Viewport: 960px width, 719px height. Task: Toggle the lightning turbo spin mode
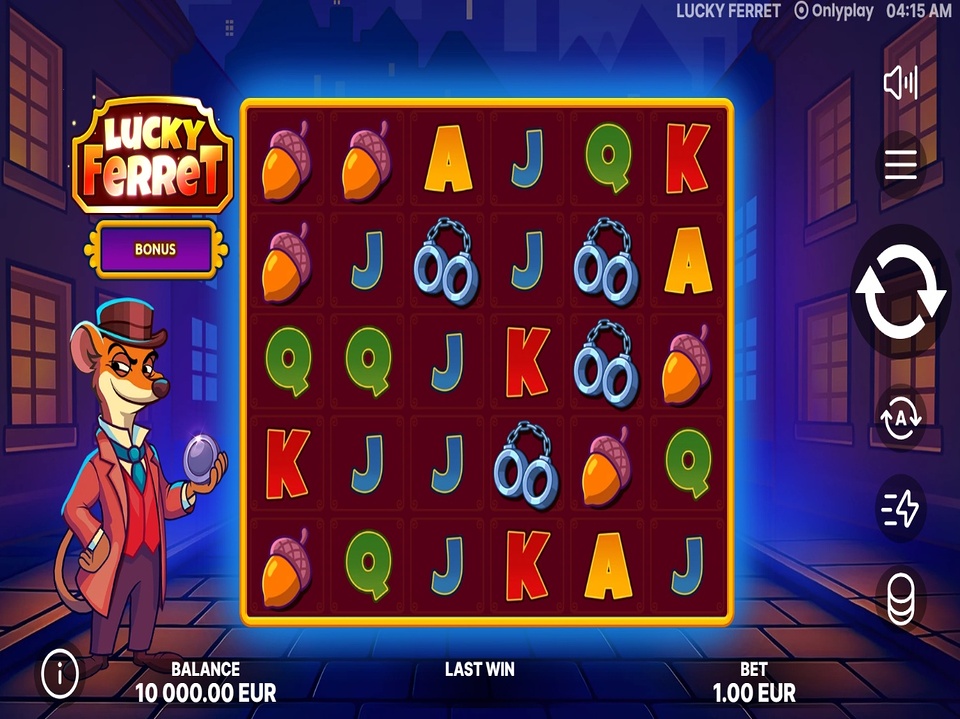coord(900,509)
